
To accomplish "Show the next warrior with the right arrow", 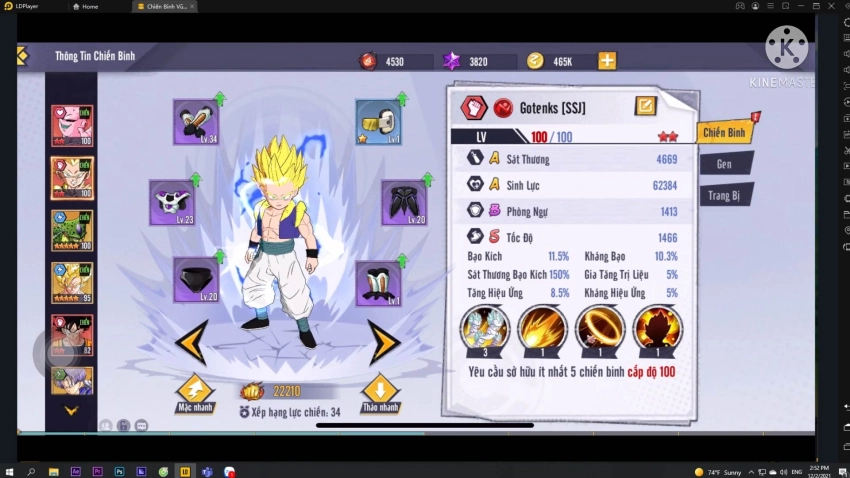I will [x=383, y=342].
